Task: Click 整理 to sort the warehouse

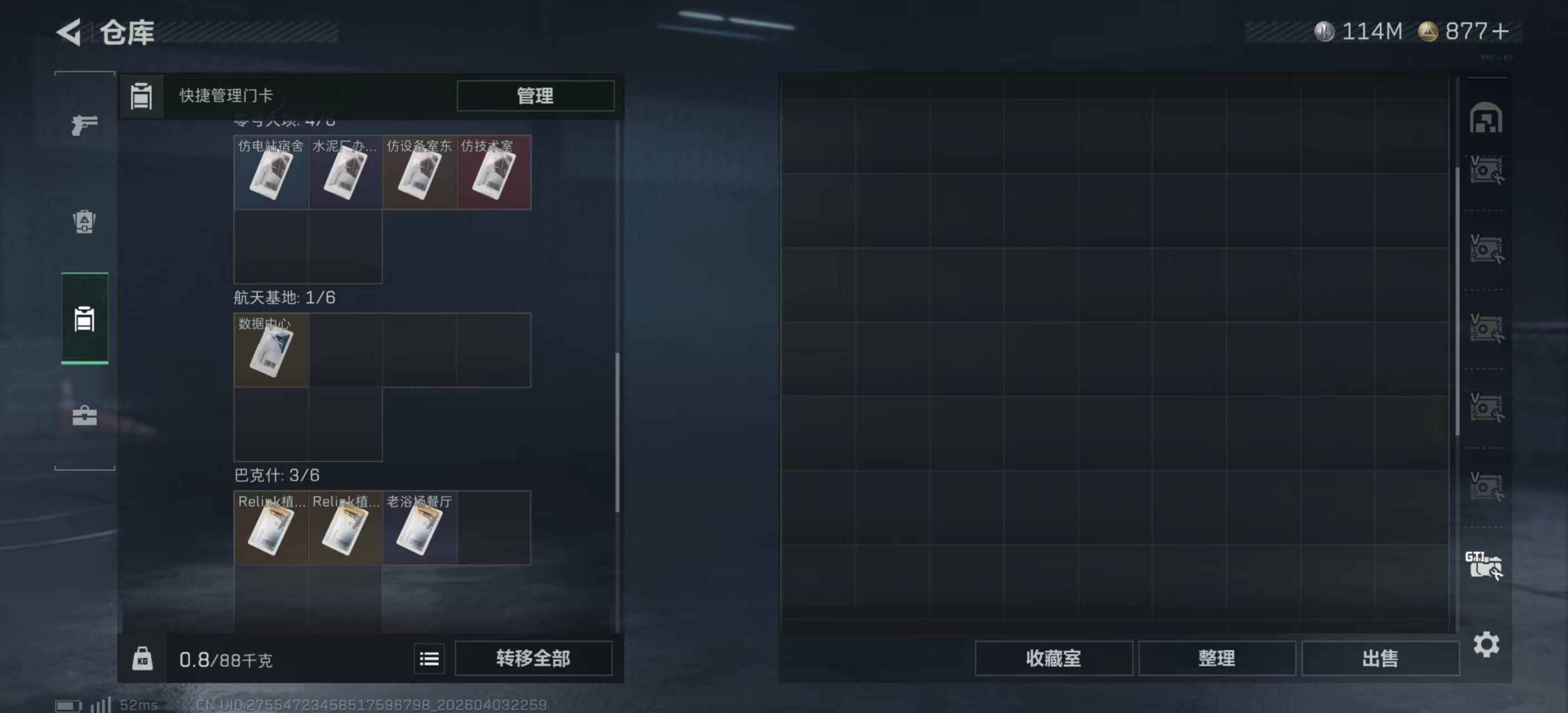Action: (1217, 659)
